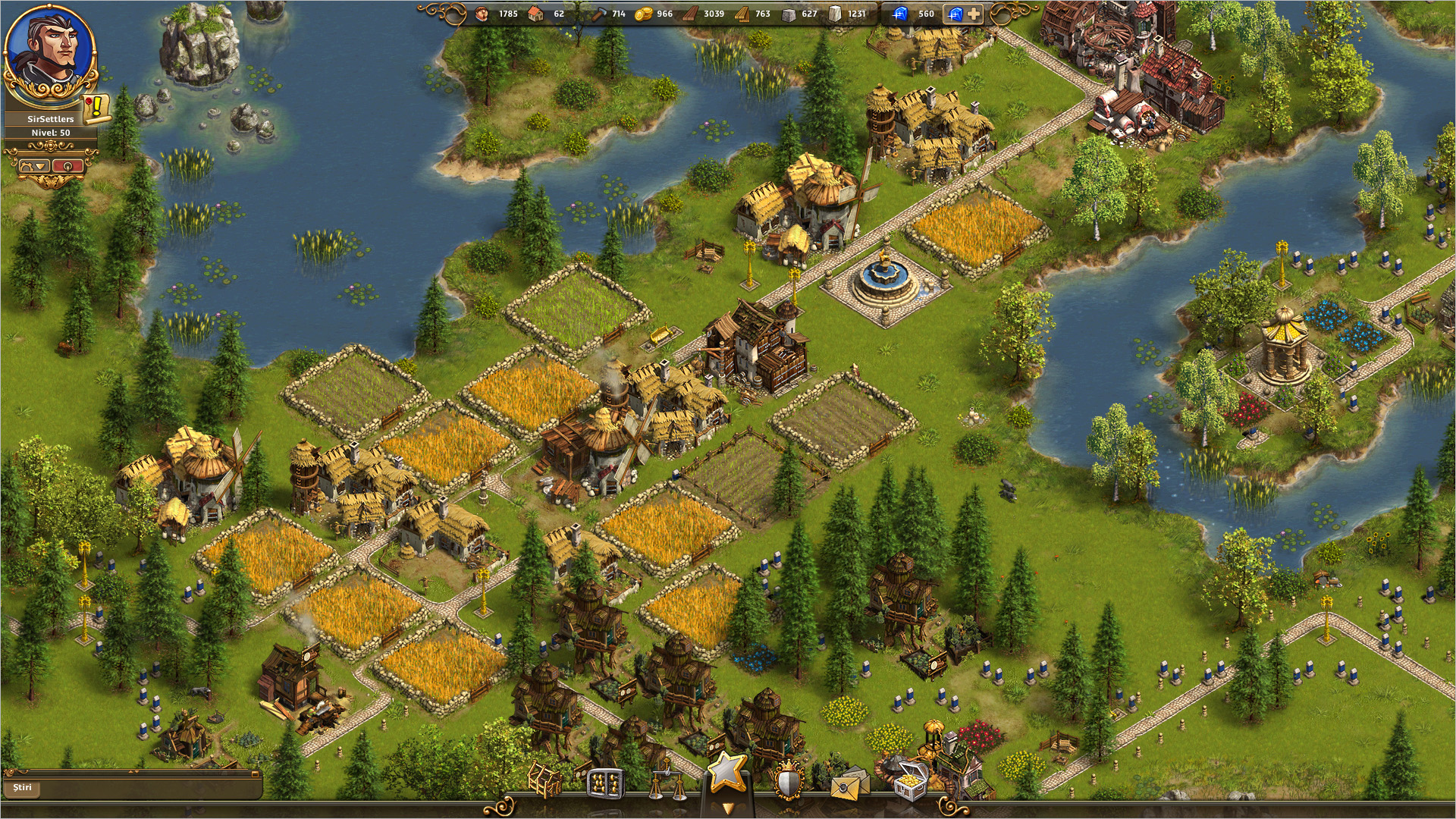
Task: Click the red logout power button
Action: click(x=68, y=166)
